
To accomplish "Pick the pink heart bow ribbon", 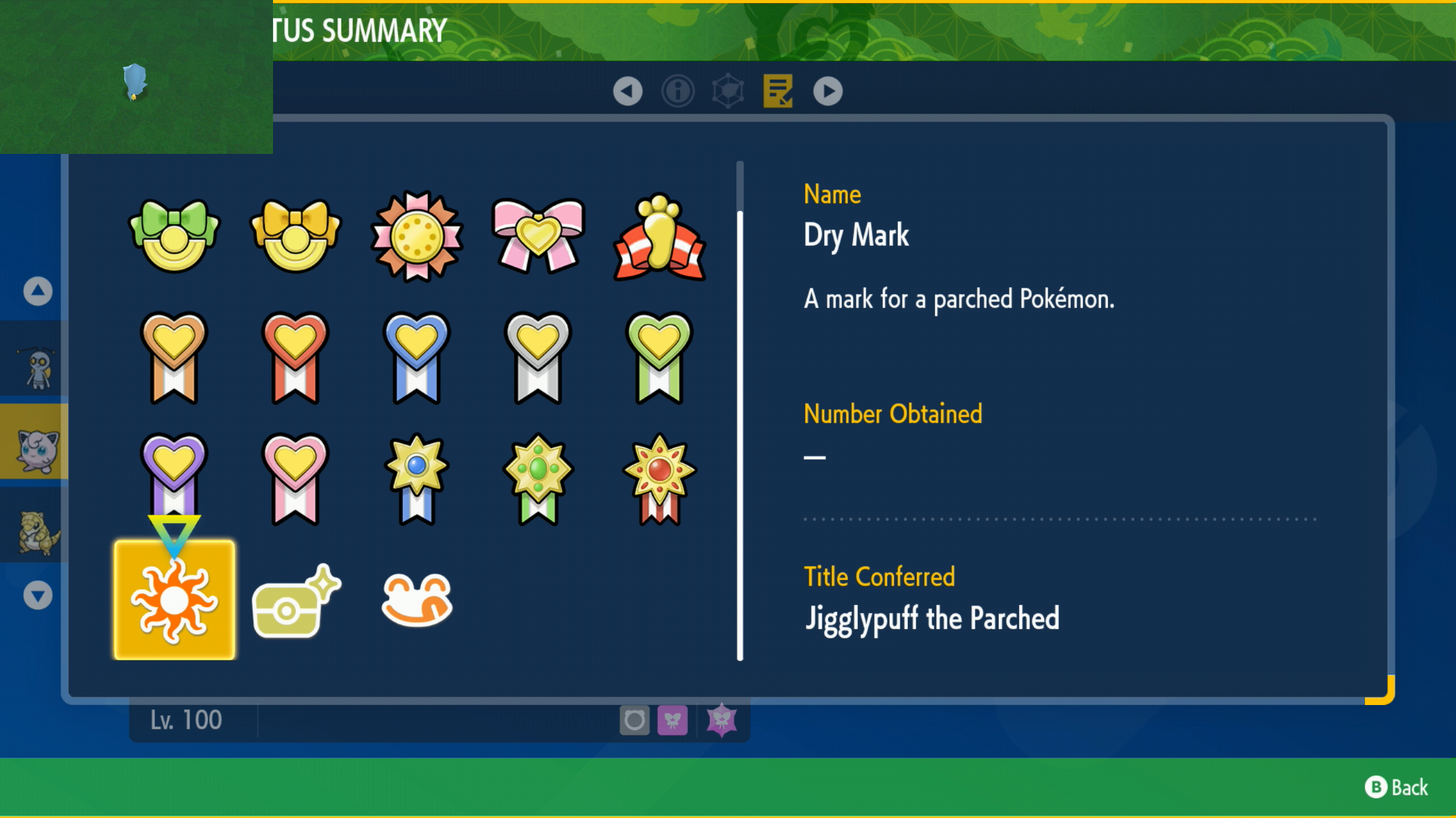I will coord(538,236).
